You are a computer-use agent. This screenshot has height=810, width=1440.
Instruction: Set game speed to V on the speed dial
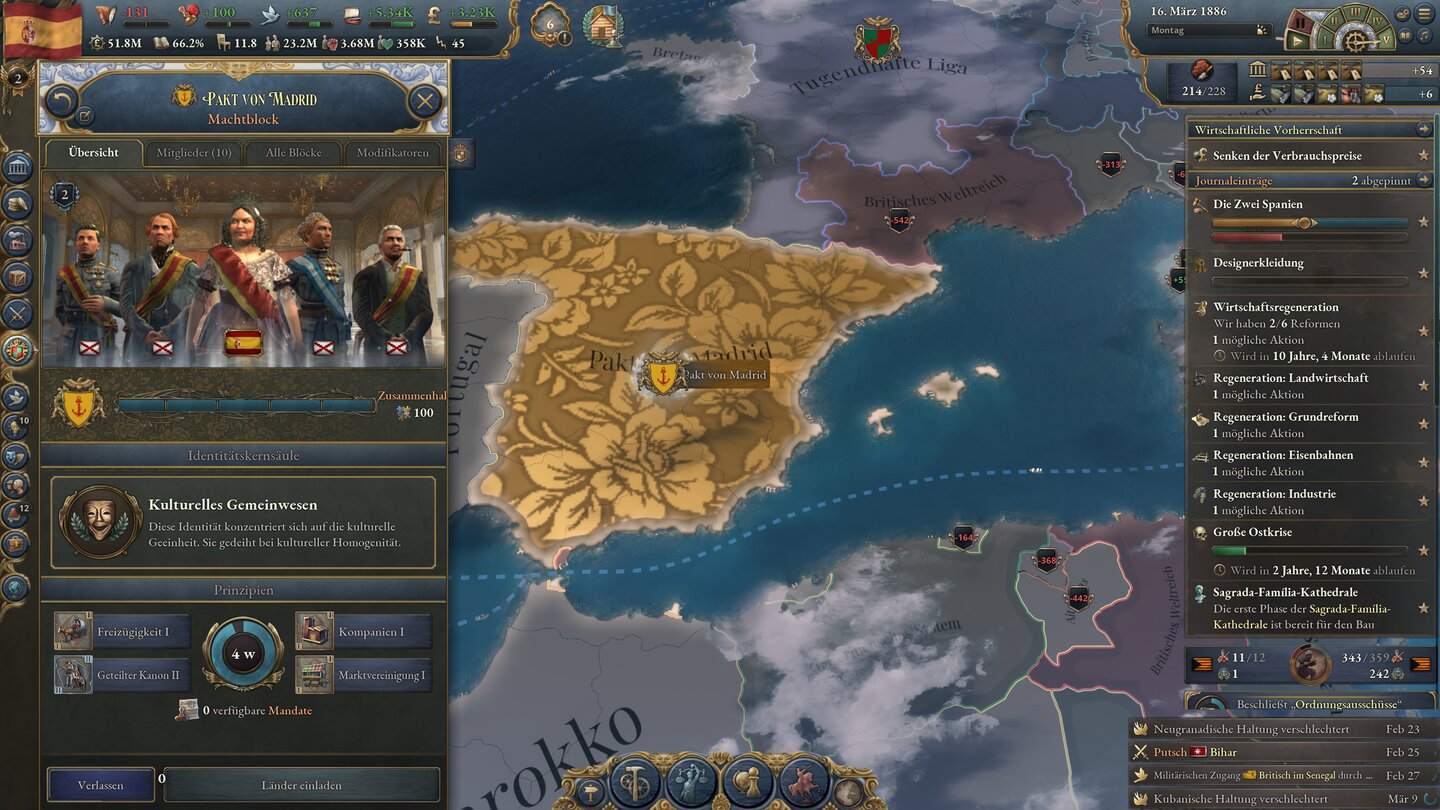pyautogui.click(x=1386, y=39)
